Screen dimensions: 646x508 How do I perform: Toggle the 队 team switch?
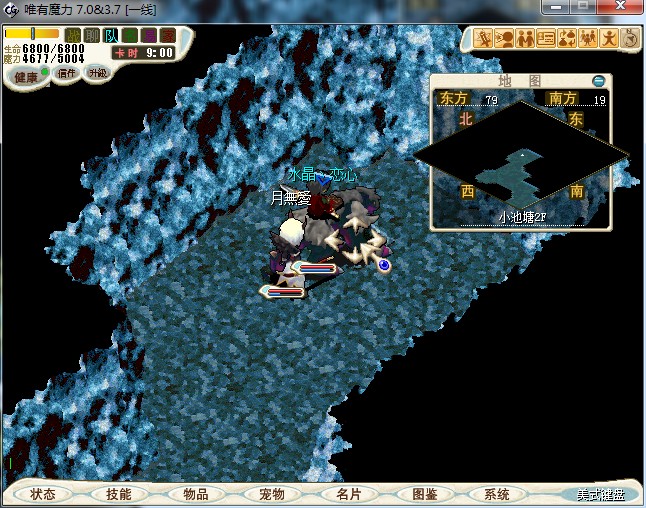point(110,36)
